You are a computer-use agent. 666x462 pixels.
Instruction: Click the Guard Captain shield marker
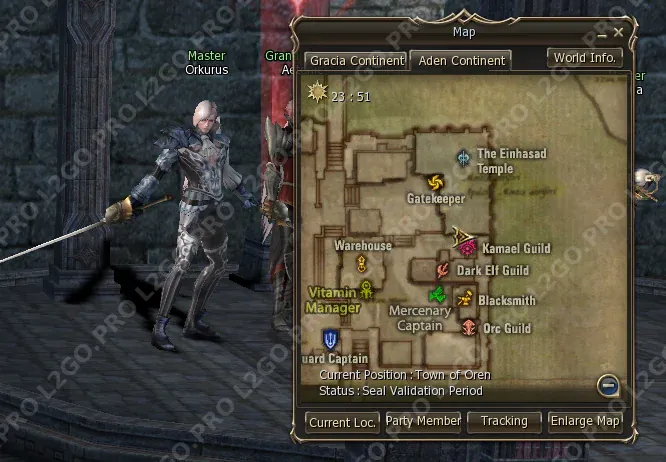[330, 340]
